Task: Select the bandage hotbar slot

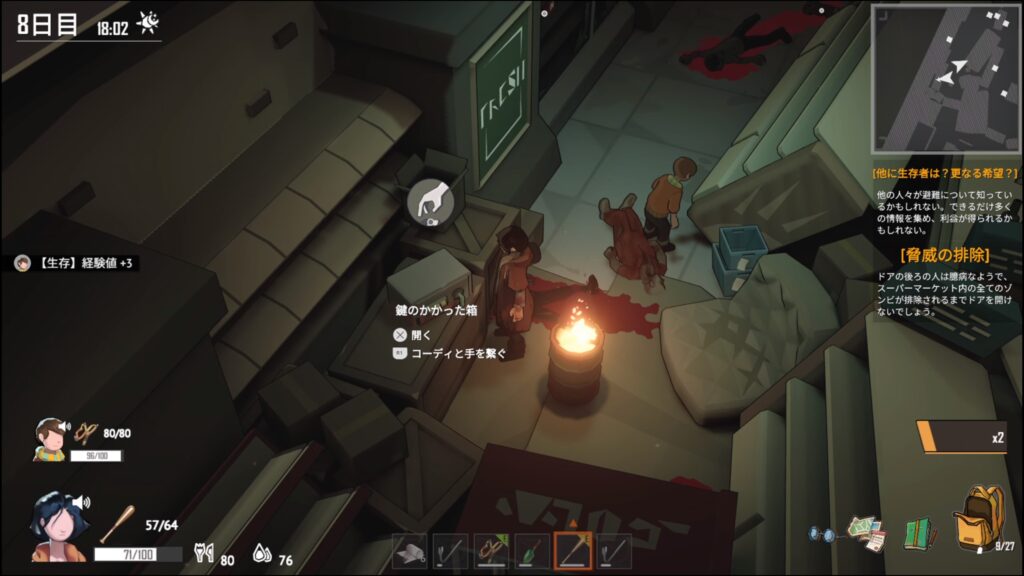Action: pos(410,552)
